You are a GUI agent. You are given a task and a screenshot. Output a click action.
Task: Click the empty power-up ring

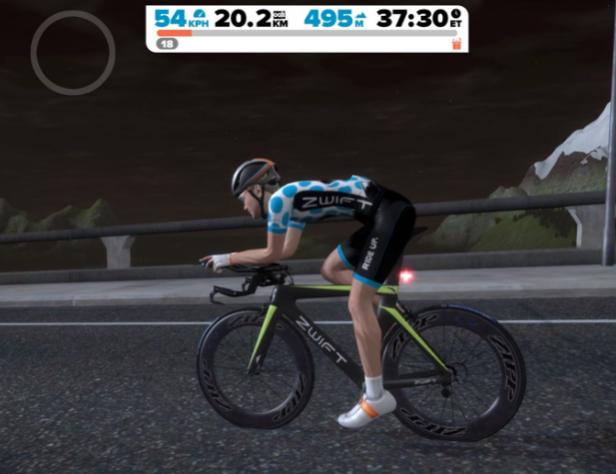[73, 53]
